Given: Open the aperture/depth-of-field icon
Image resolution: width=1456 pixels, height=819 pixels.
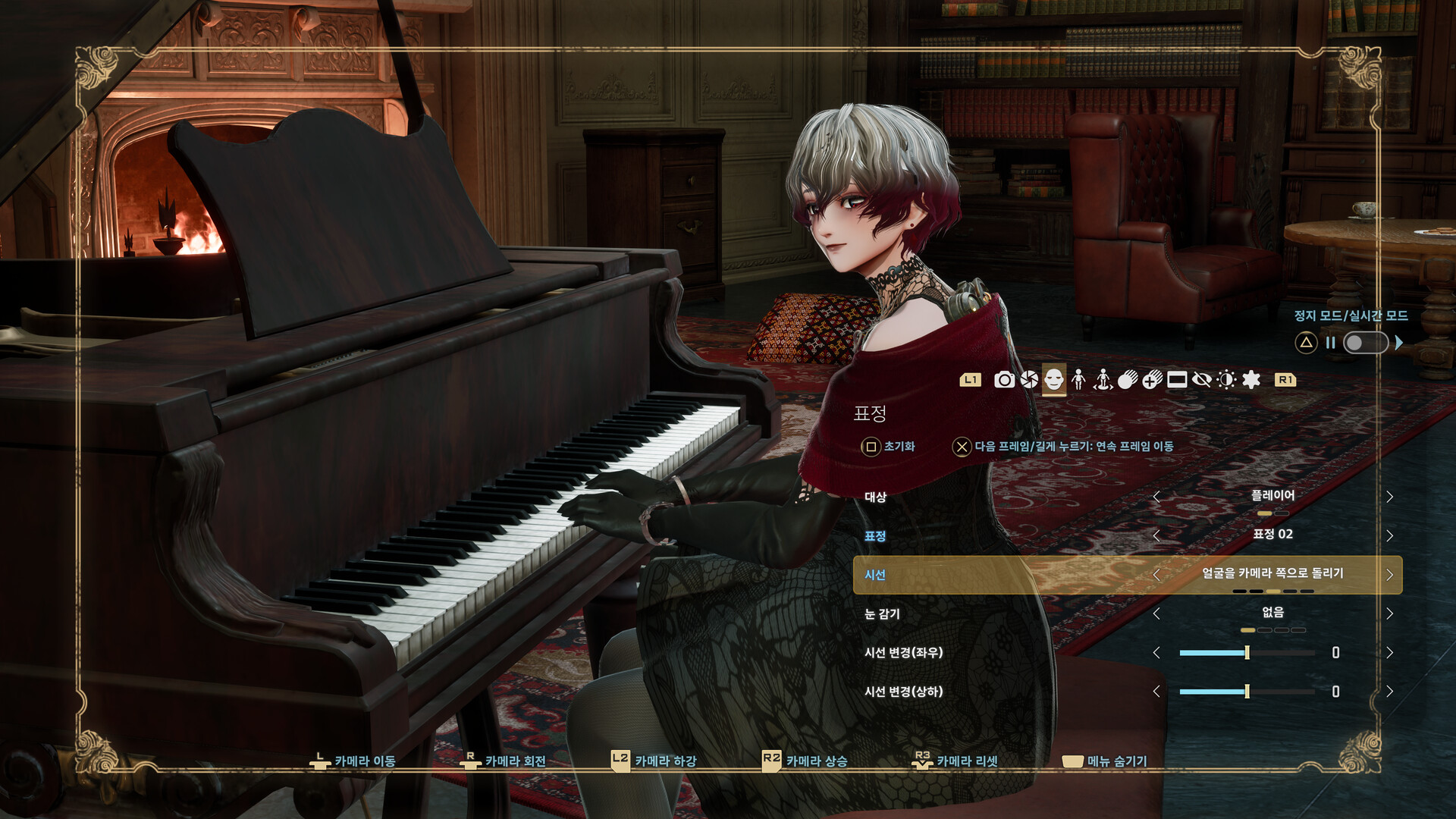Looking at the screenshot, I should [x=1031, y=381].
